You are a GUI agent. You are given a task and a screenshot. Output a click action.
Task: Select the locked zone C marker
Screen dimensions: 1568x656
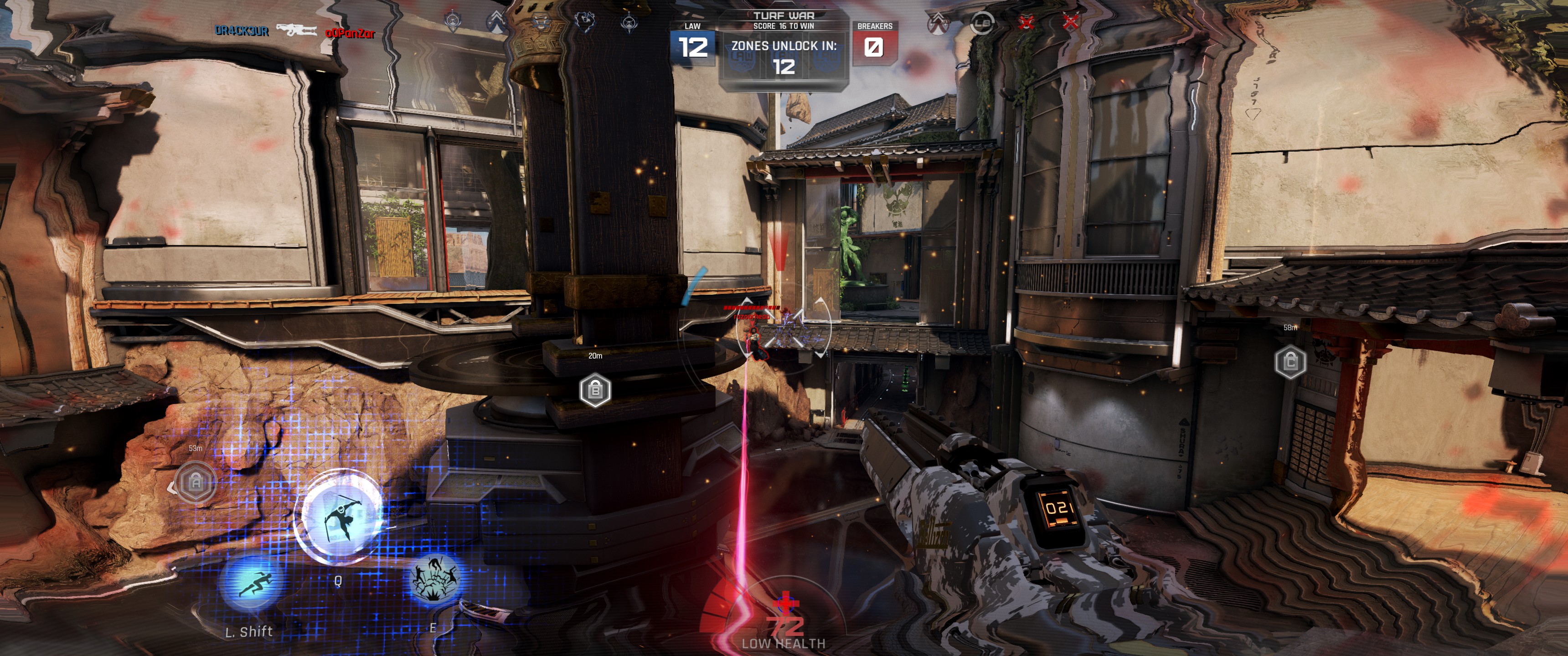(1290, 362)
